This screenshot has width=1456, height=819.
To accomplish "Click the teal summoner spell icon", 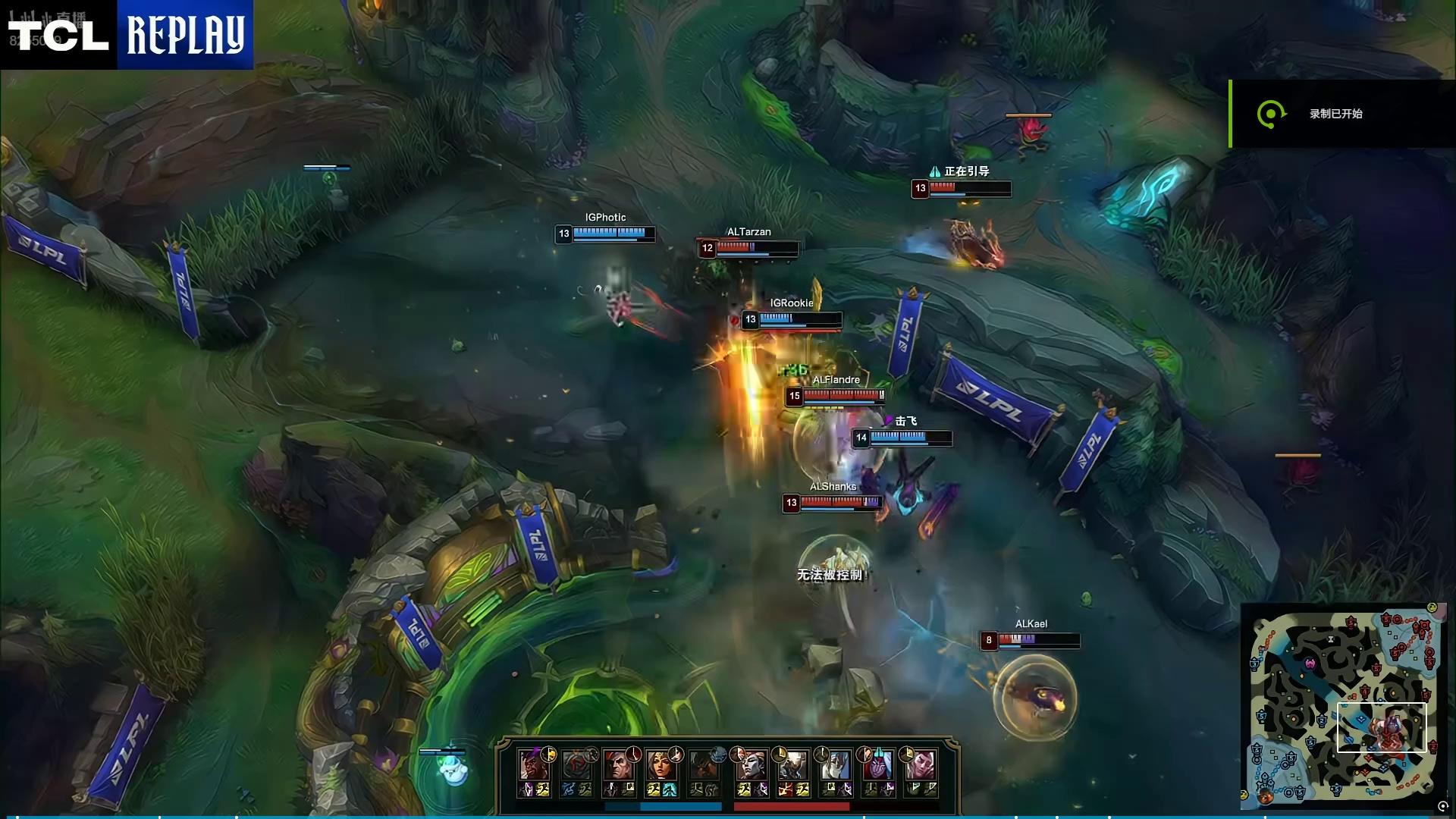I will pyautogui.click(x=670, y=789).
